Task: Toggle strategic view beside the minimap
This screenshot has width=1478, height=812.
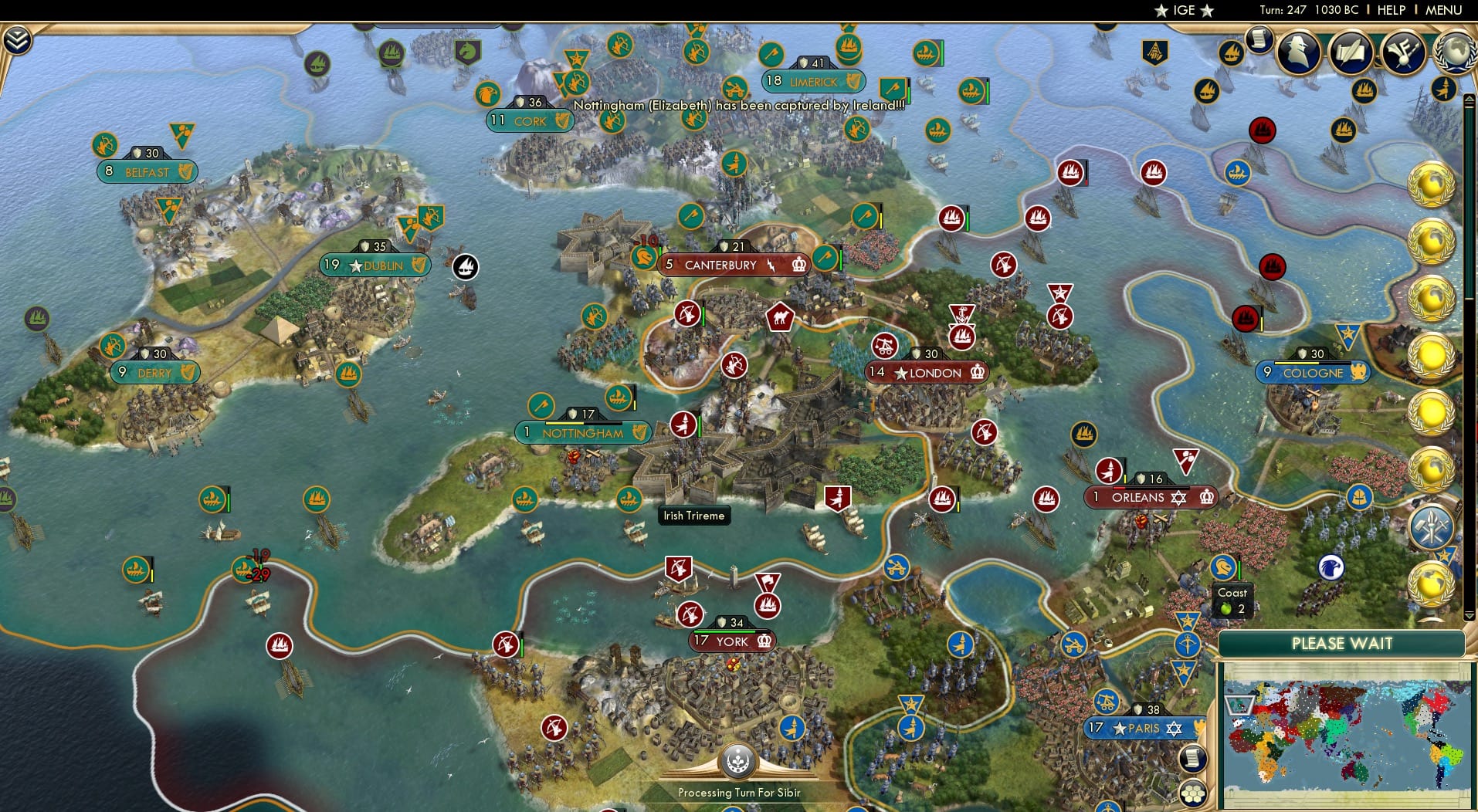Action: (x=1194, y=758)
